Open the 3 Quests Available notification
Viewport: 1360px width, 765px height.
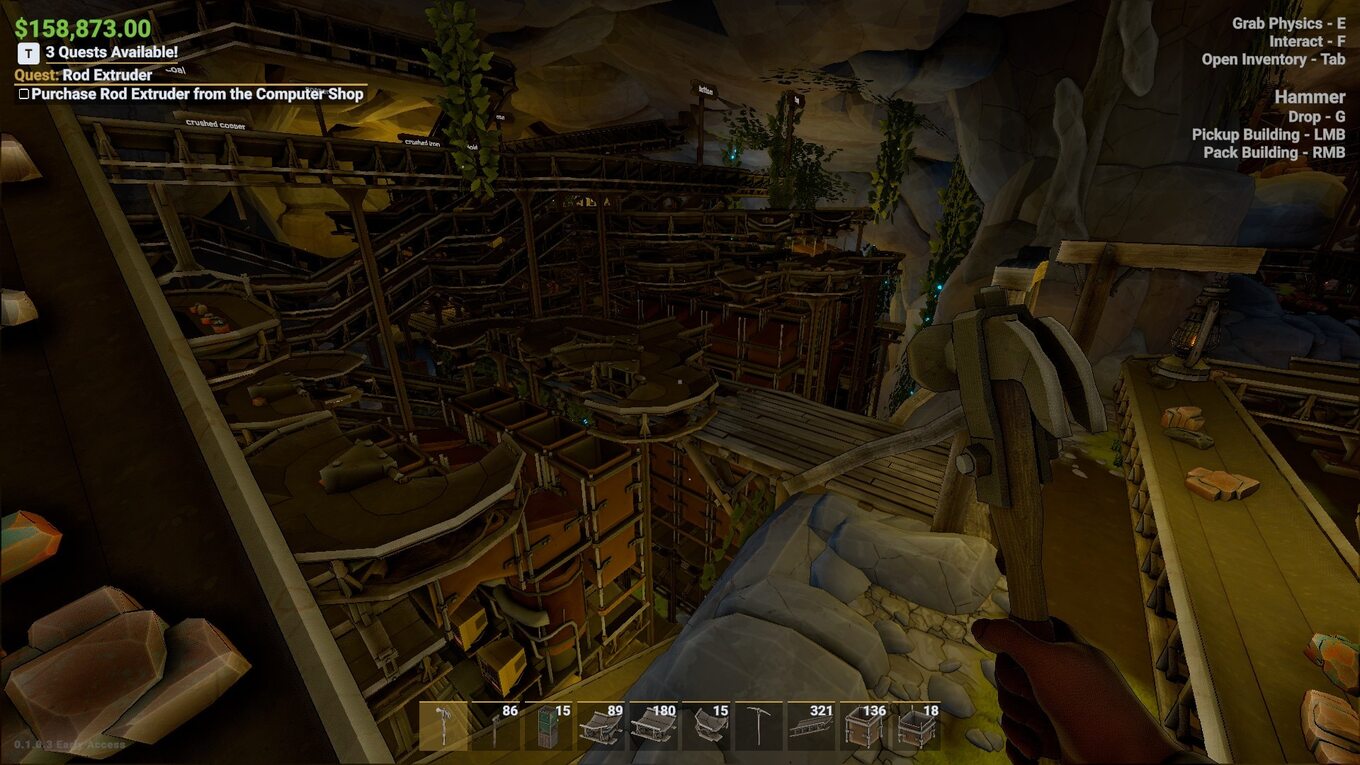tap(111, 52)
